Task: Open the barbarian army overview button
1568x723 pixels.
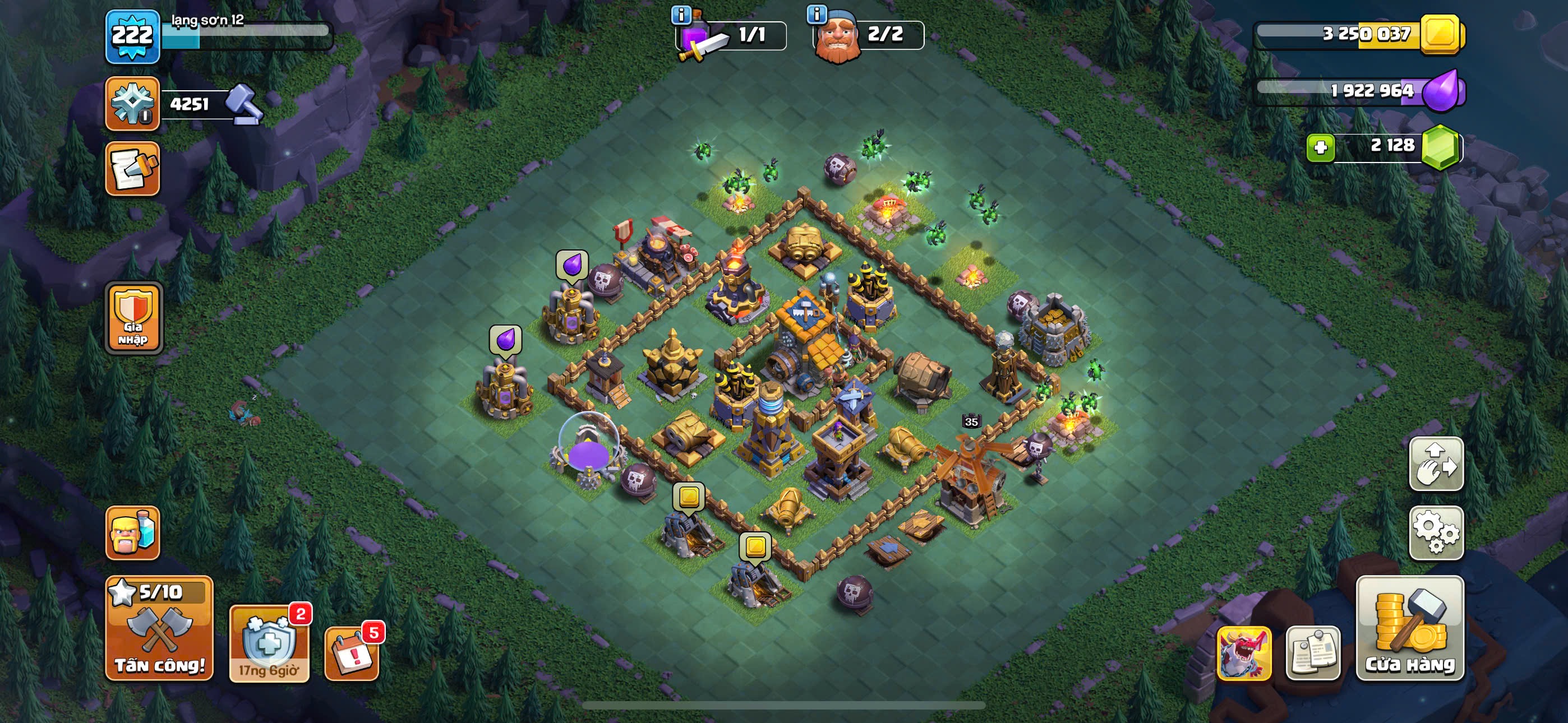Action: click(133, 532)
